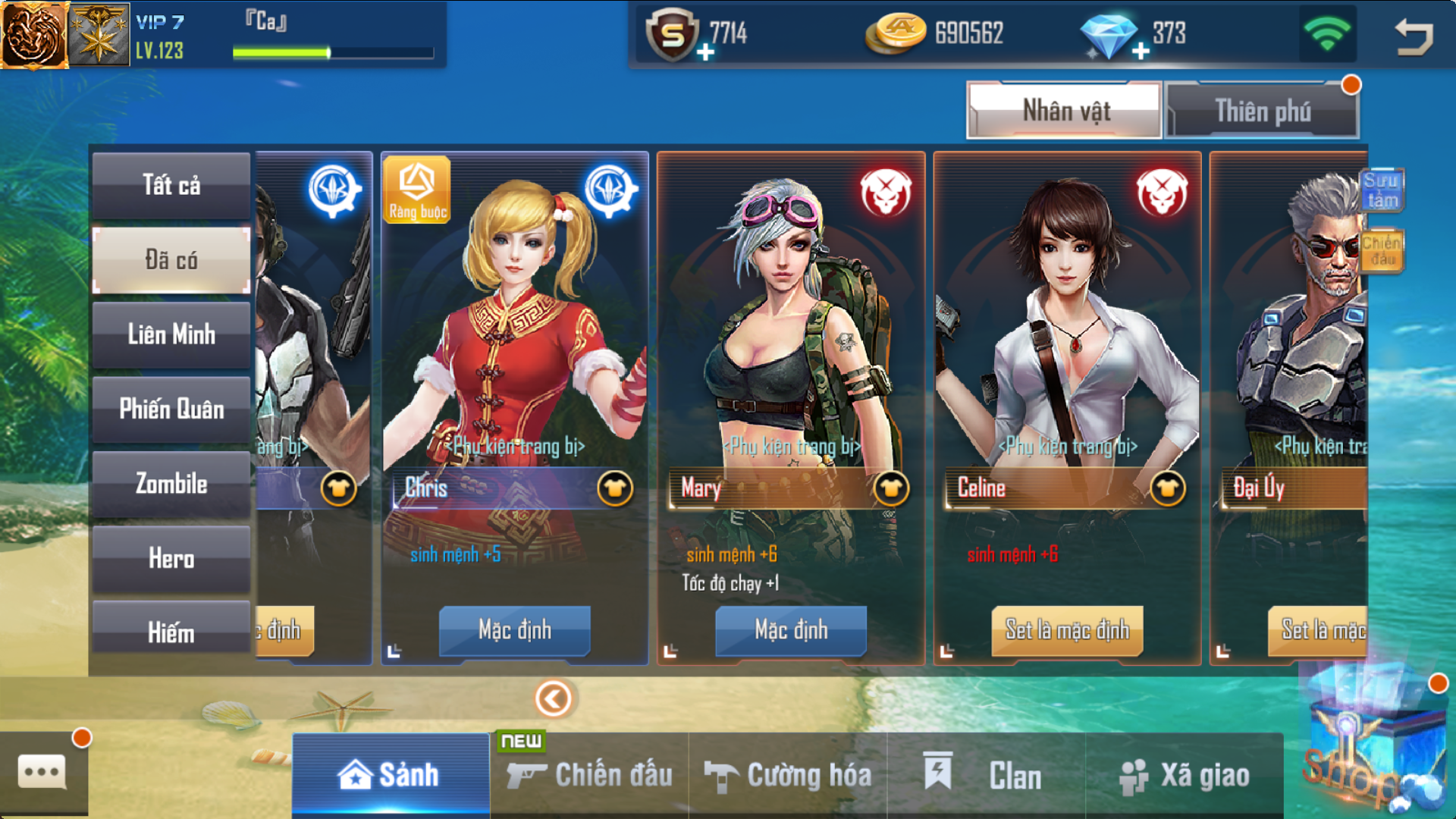Go back with the return arrow
Image resolution: width=1456 pixels, height=819 pixels.
(1414, 36)
